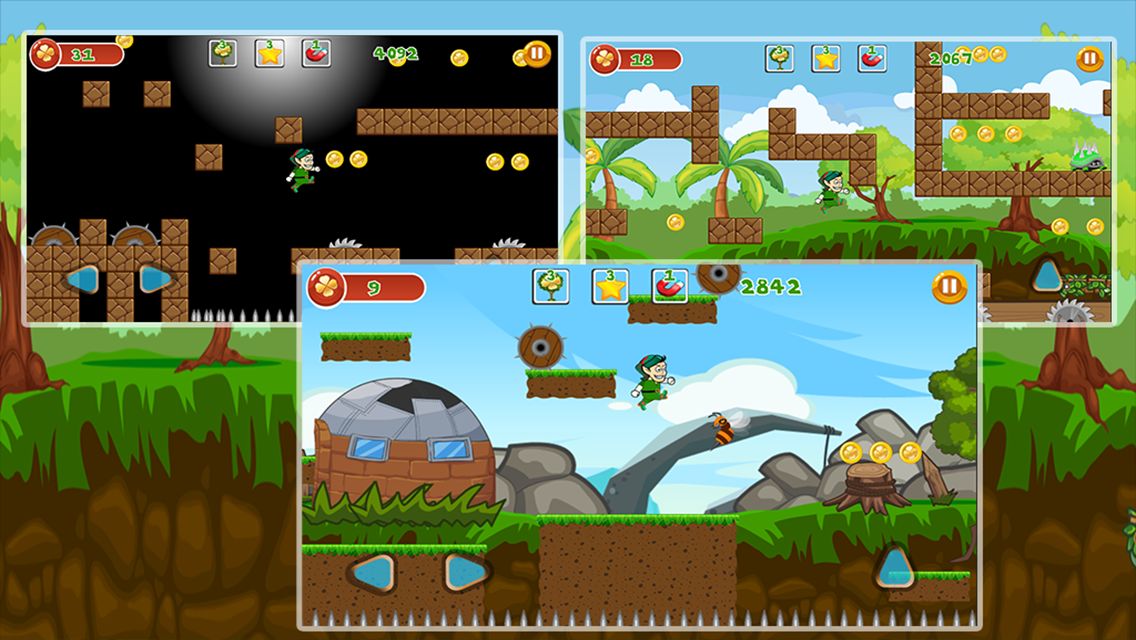Tap the jump button in the stone hut screenshot
This screenshot has width=1136, height=640.
pyautogui.click(x=895, y=567)
